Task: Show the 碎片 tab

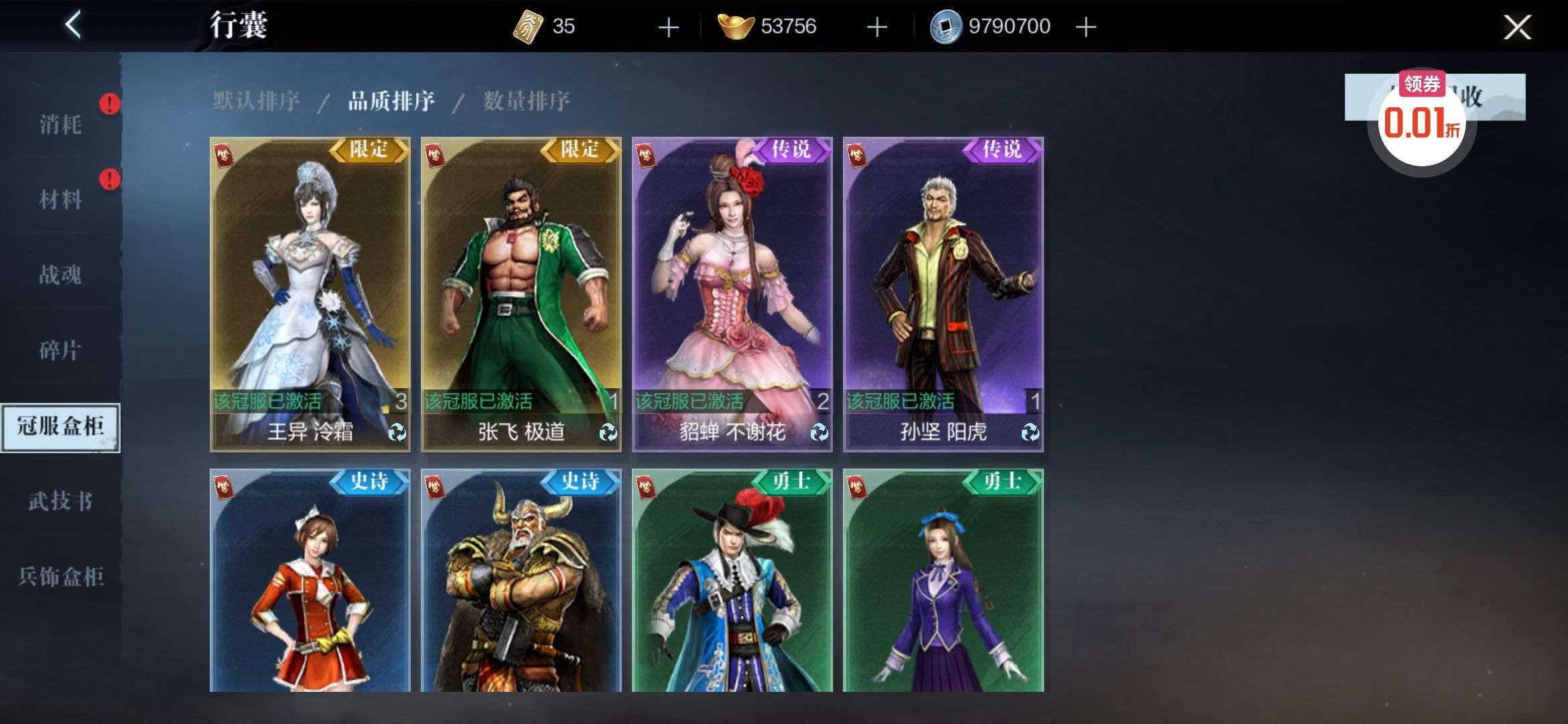Action: point(60,349)
